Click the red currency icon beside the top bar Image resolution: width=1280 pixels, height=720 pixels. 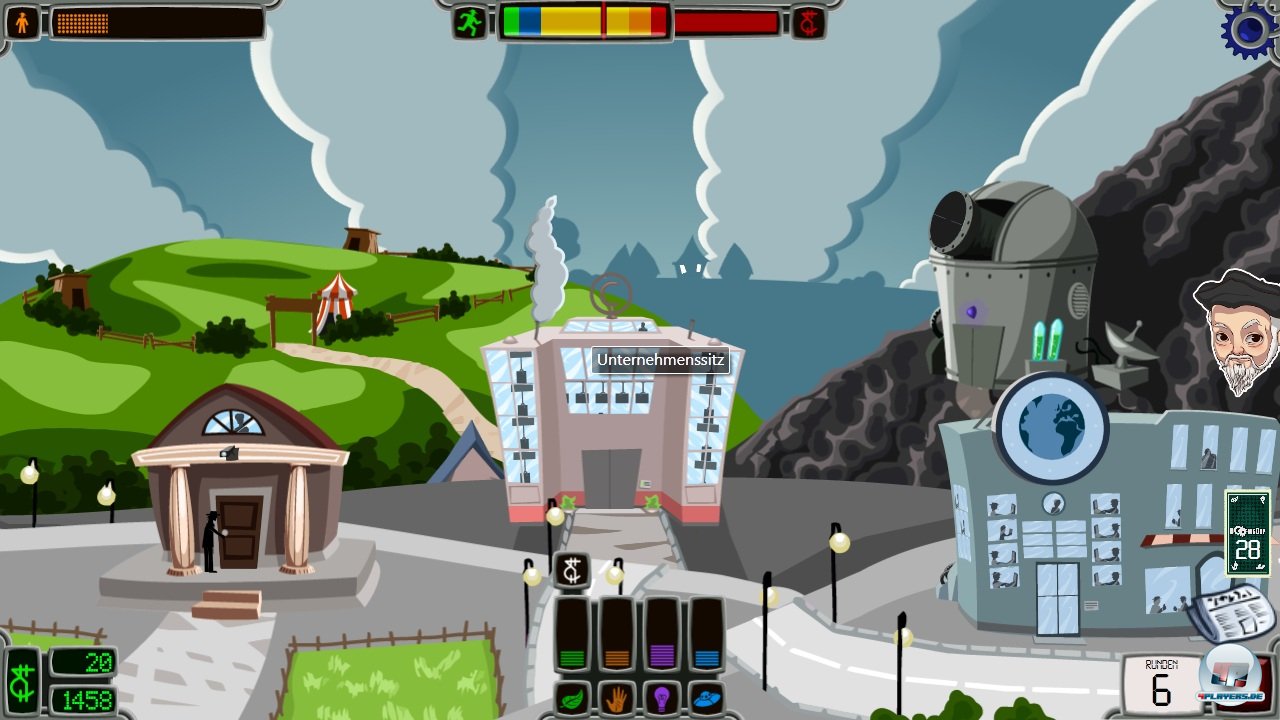click(808, 22)
